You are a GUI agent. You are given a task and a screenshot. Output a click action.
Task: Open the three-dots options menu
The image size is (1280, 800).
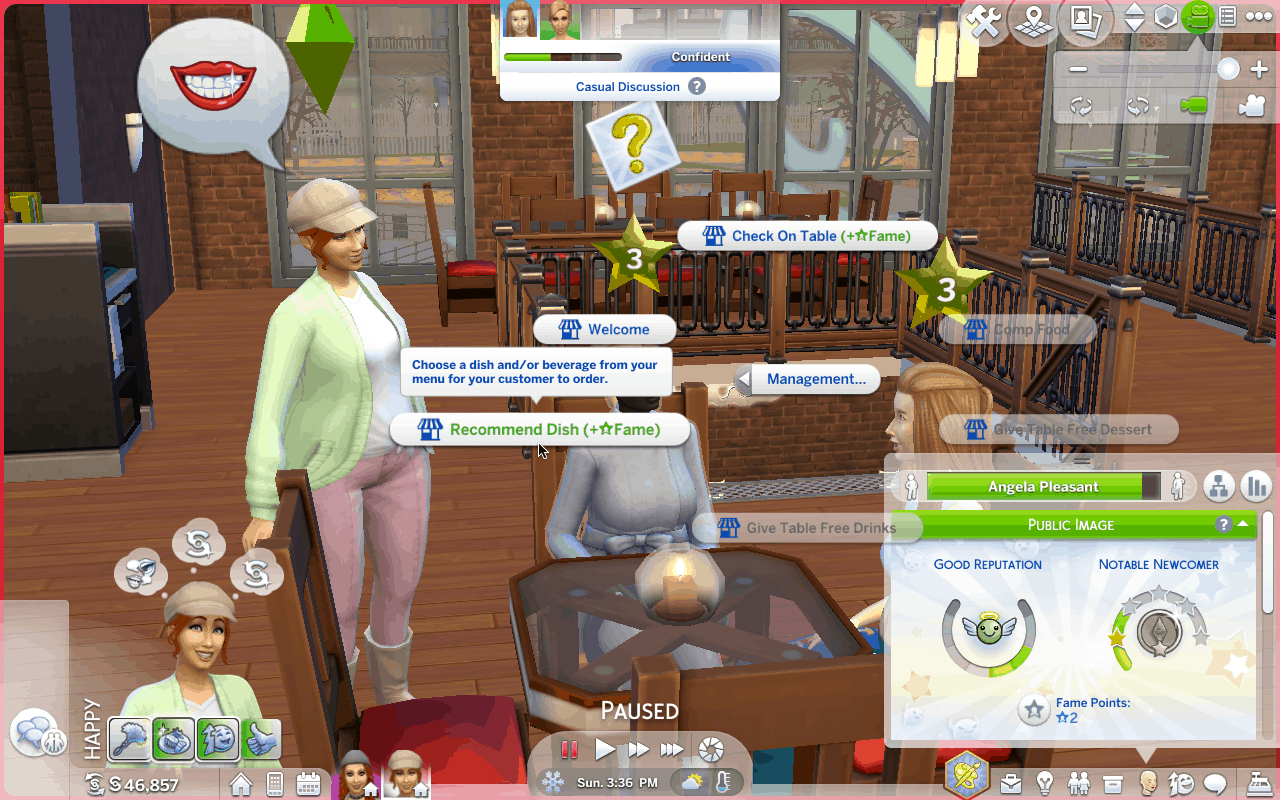pos(1258,16)
